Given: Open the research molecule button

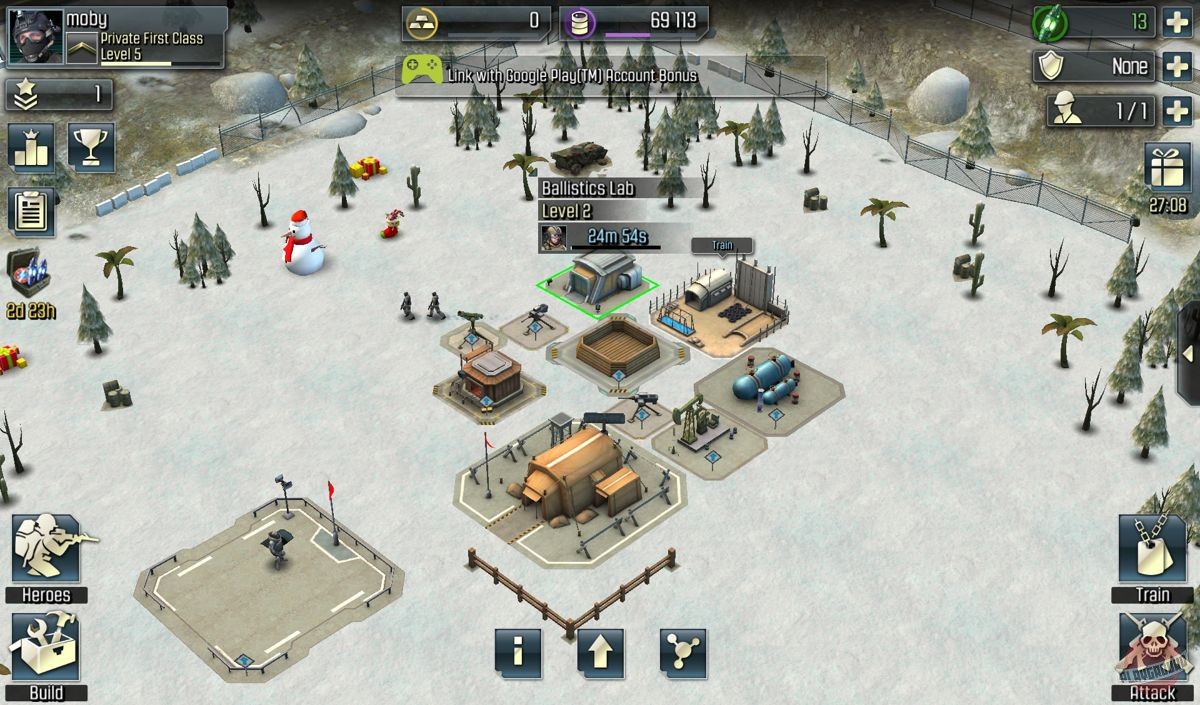Looking at the screenshot, I should tap(683, 654).
